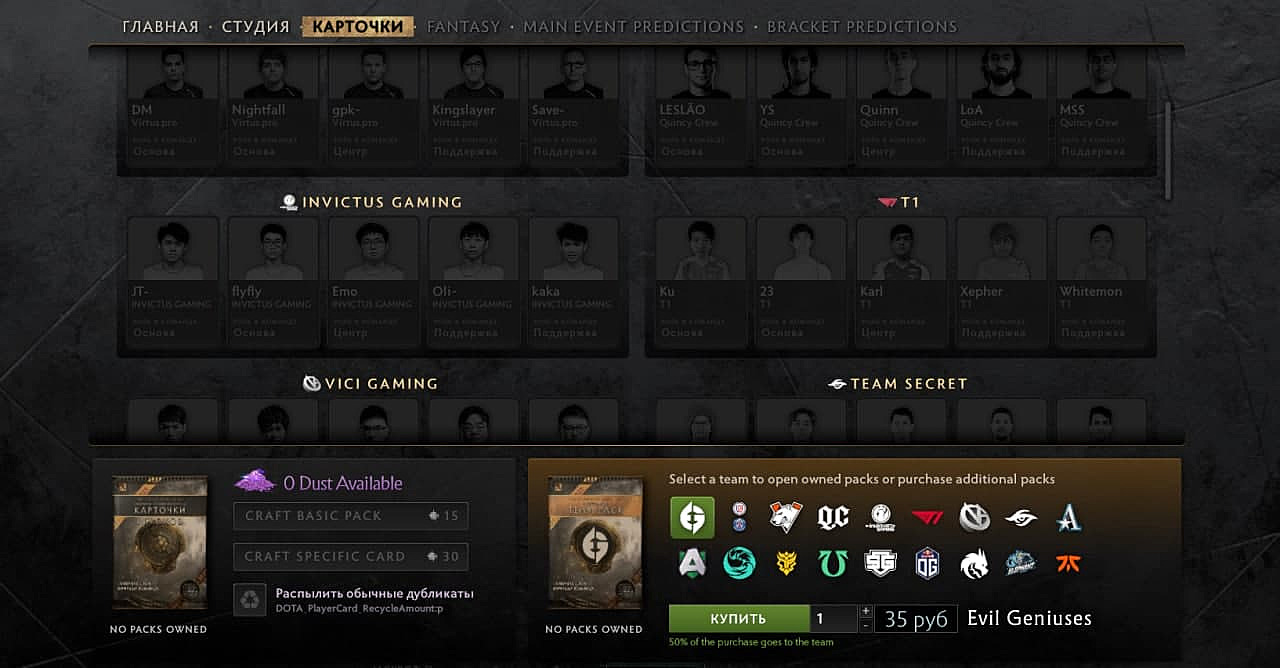Select the Evil Geniuses team logo
The height and width of the screenshot is (668, 1280).
pos(692,517)
